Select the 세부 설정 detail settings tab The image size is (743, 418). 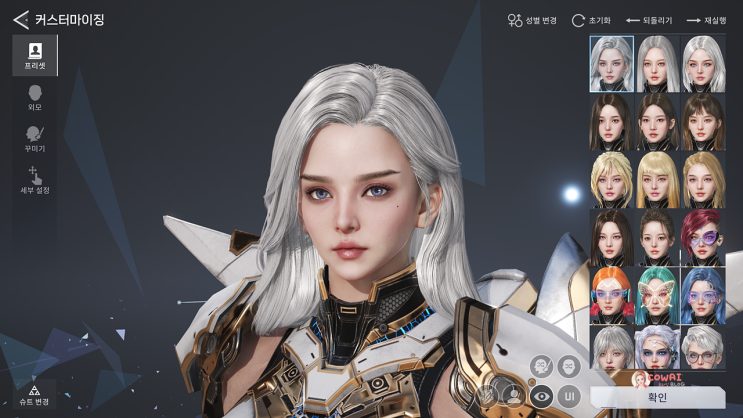(x=35, y=180)
